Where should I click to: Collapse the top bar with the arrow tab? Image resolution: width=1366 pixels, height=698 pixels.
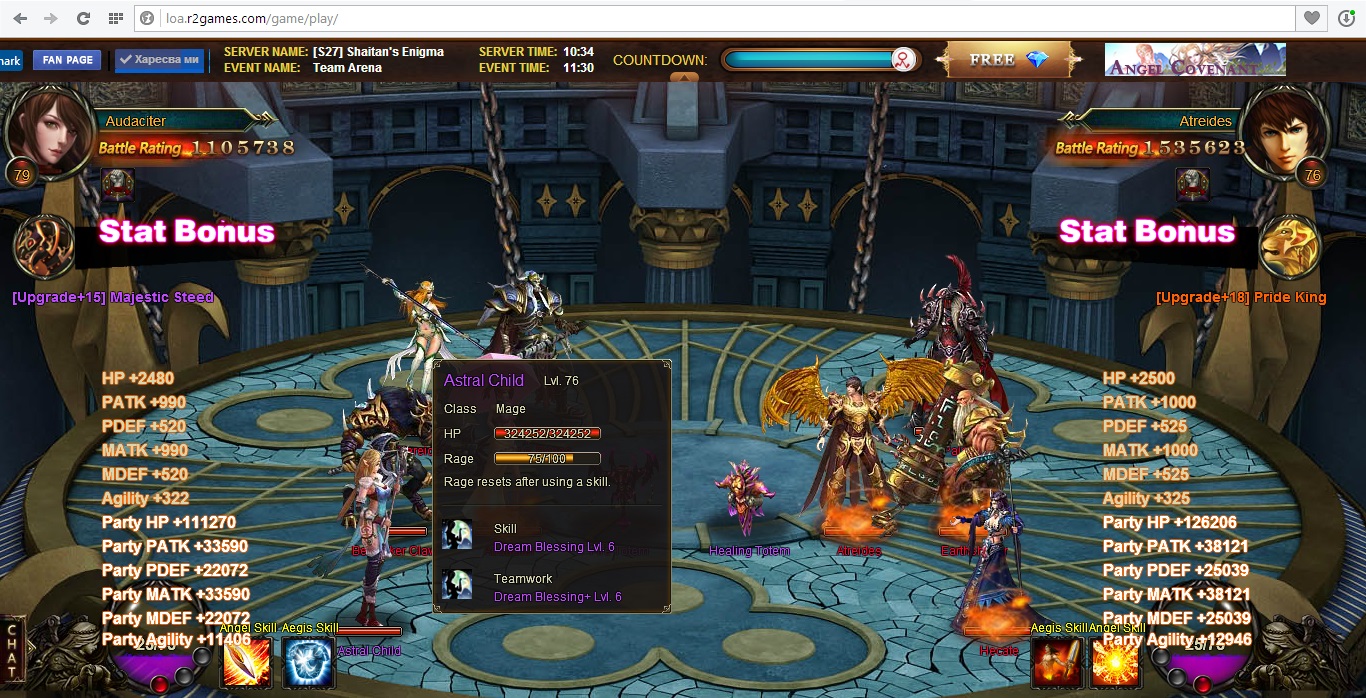[684, 78]
